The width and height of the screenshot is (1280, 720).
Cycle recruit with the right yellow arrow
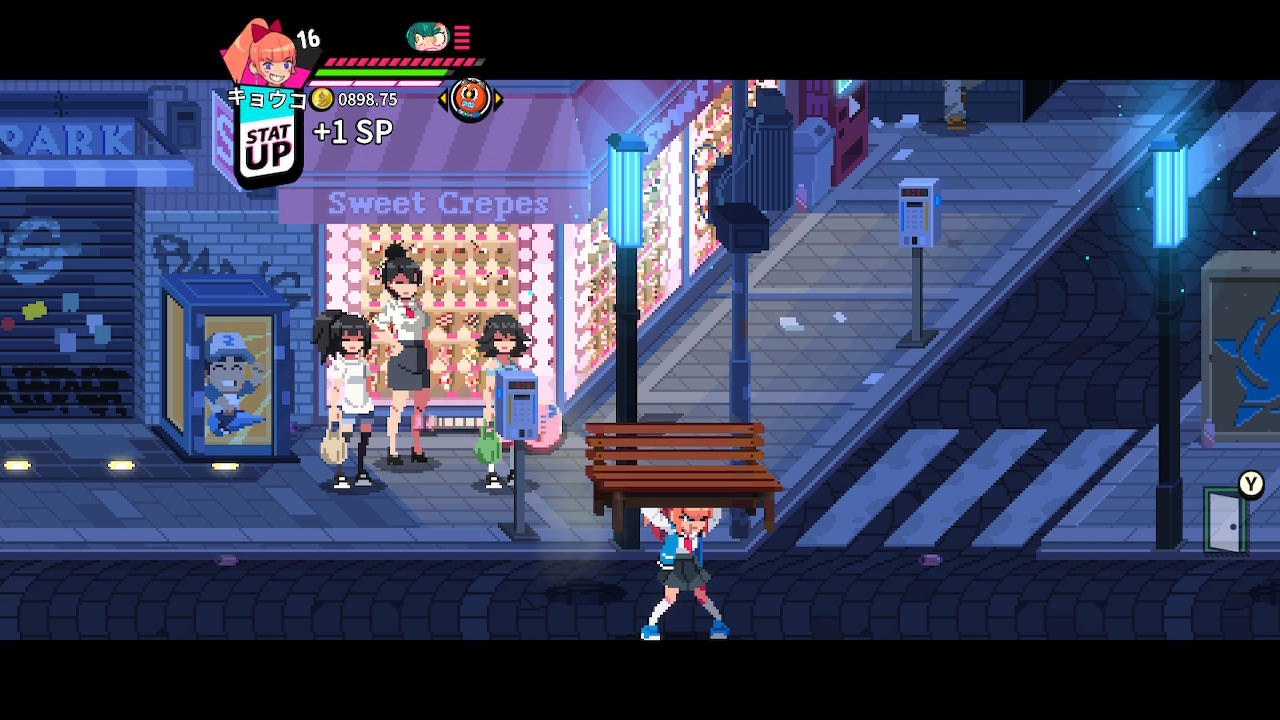click(498, 98)
